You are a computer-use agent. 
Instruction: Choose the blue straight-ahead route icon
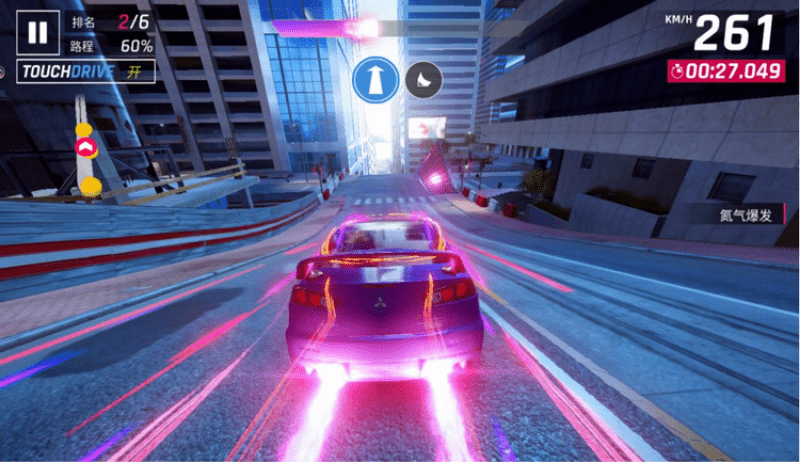(375, 78)
